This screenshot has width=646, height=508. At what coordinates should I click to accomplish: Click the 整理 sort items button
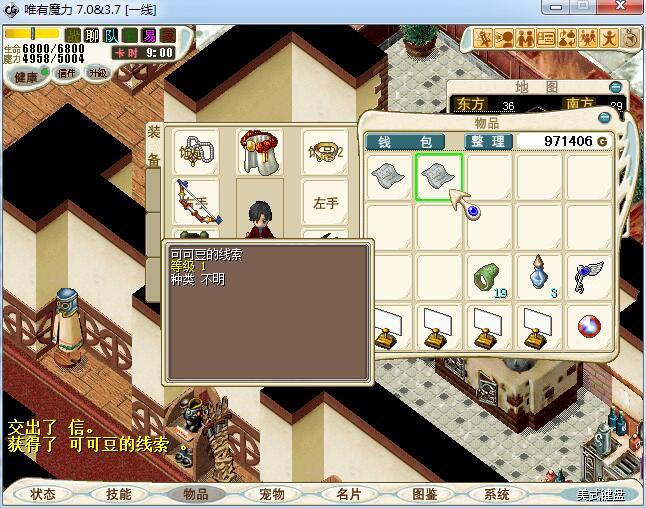click(x=489, y=142)
